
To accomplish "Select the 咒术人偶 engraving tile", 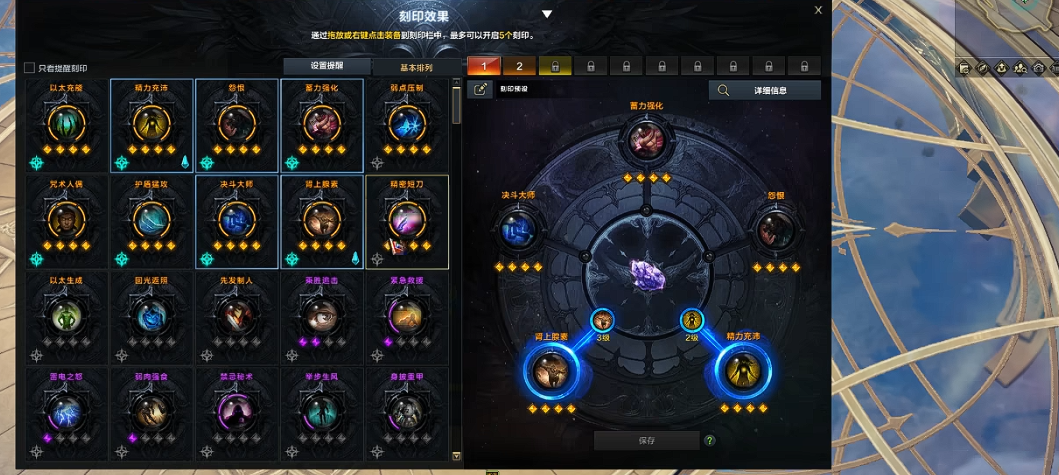I will (x=67, y=220).
